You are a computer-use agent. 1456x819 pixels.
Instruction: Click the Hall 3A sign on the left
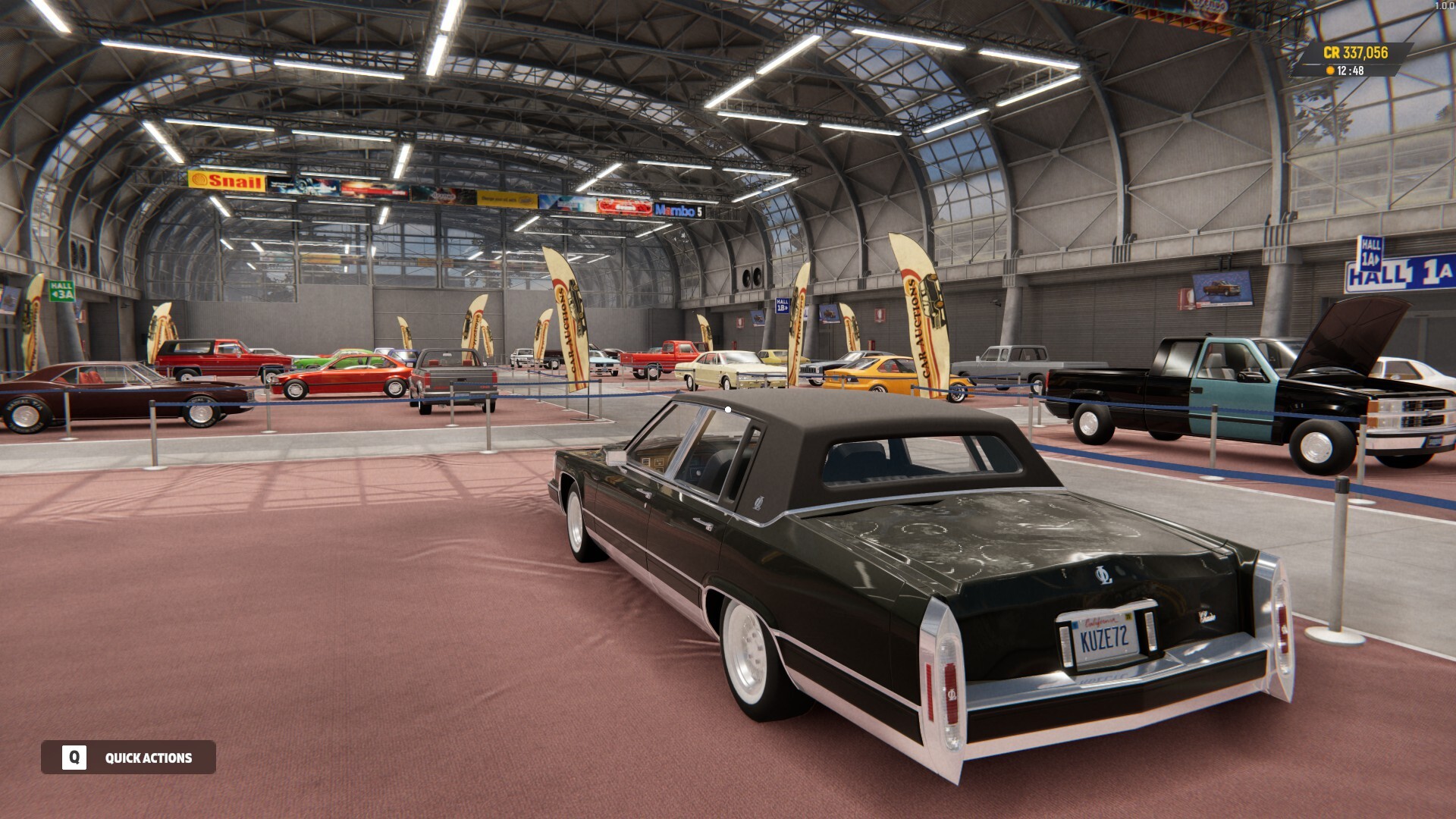point(61,290)
